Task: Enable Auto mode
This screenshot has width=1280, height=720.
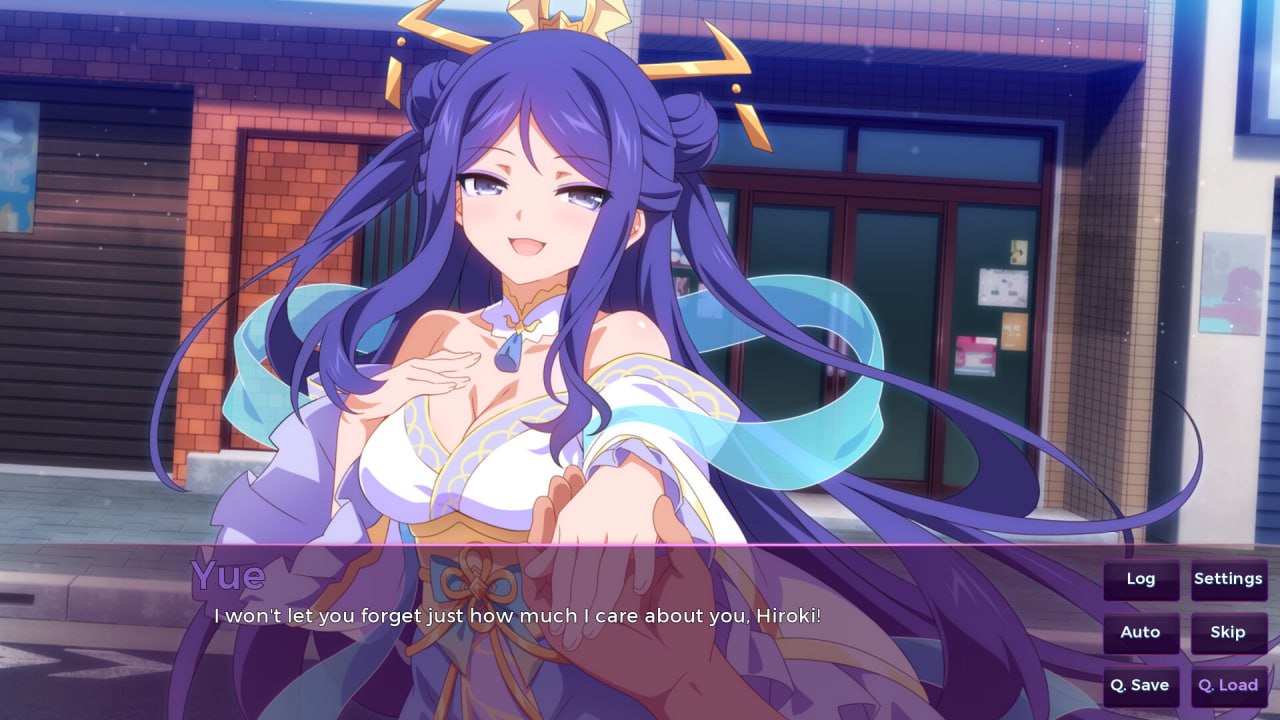Action: coord(1140,633)
